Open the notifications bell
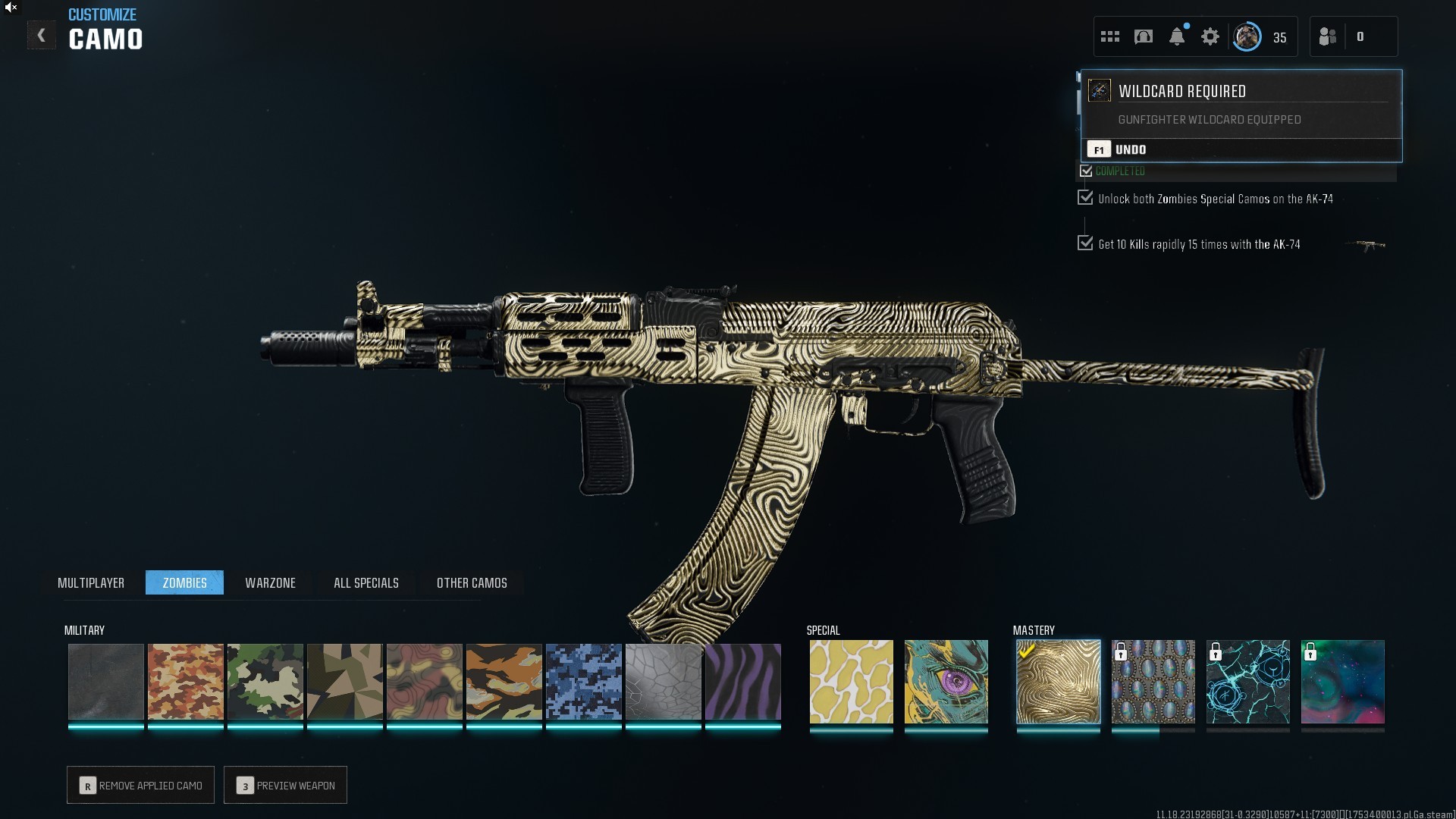This screenshot has width=1456, height=819. tap(1177, 36)
